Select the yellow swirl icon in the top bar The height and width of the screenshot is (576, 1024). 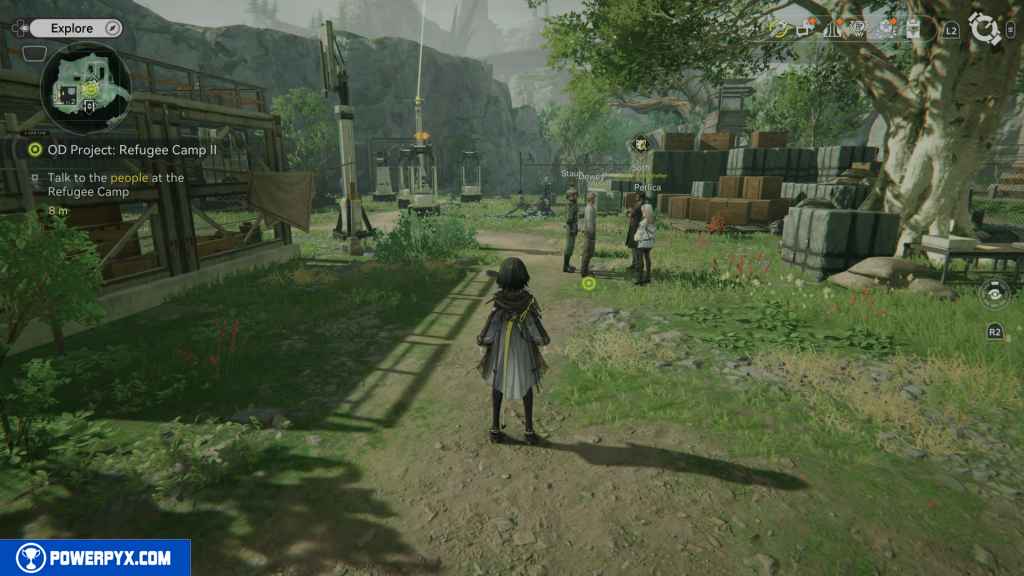point(779,29)
